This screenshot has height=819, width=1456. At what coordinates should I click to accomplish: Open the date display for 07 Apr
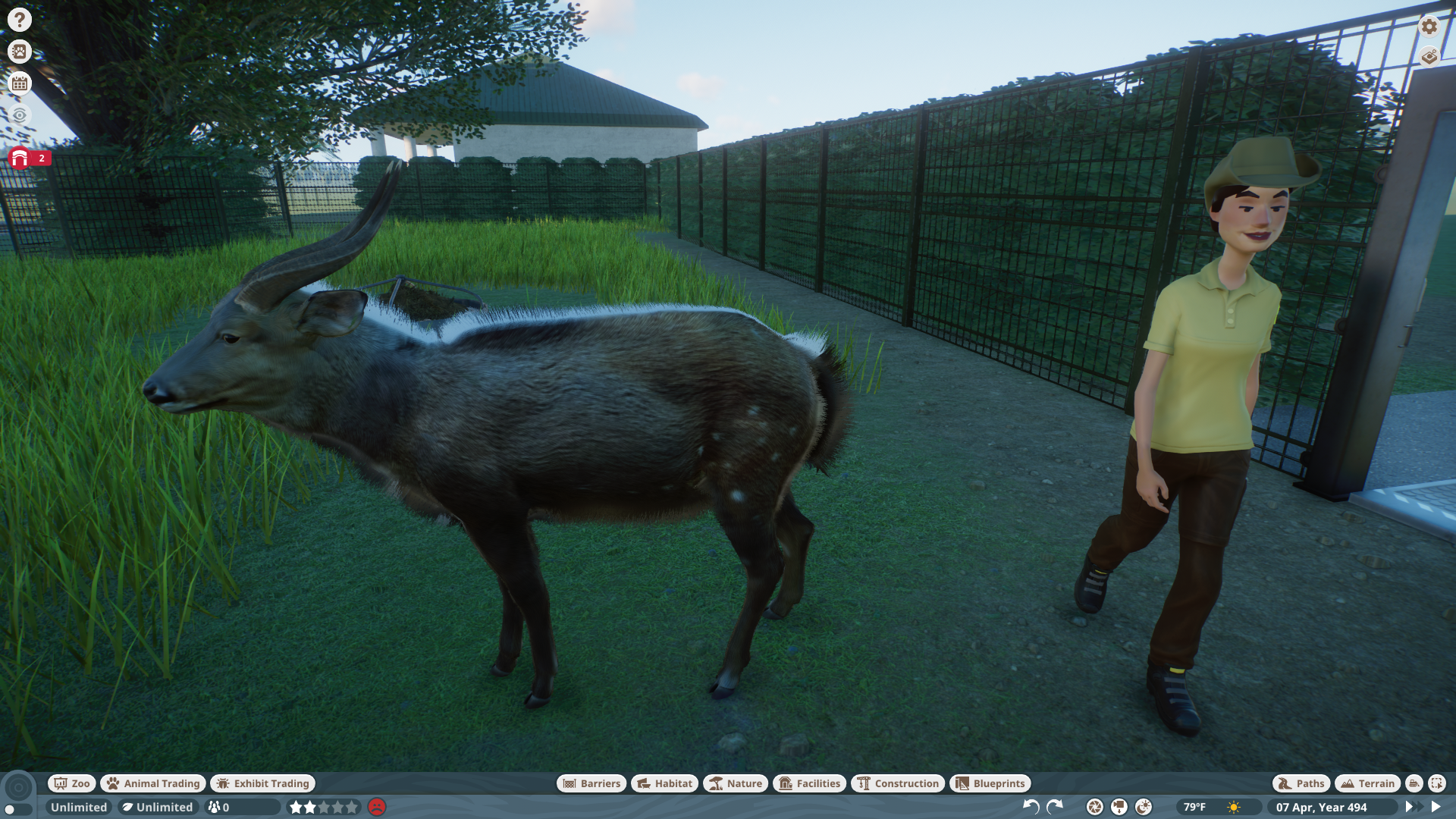[x=1323, y=807]
